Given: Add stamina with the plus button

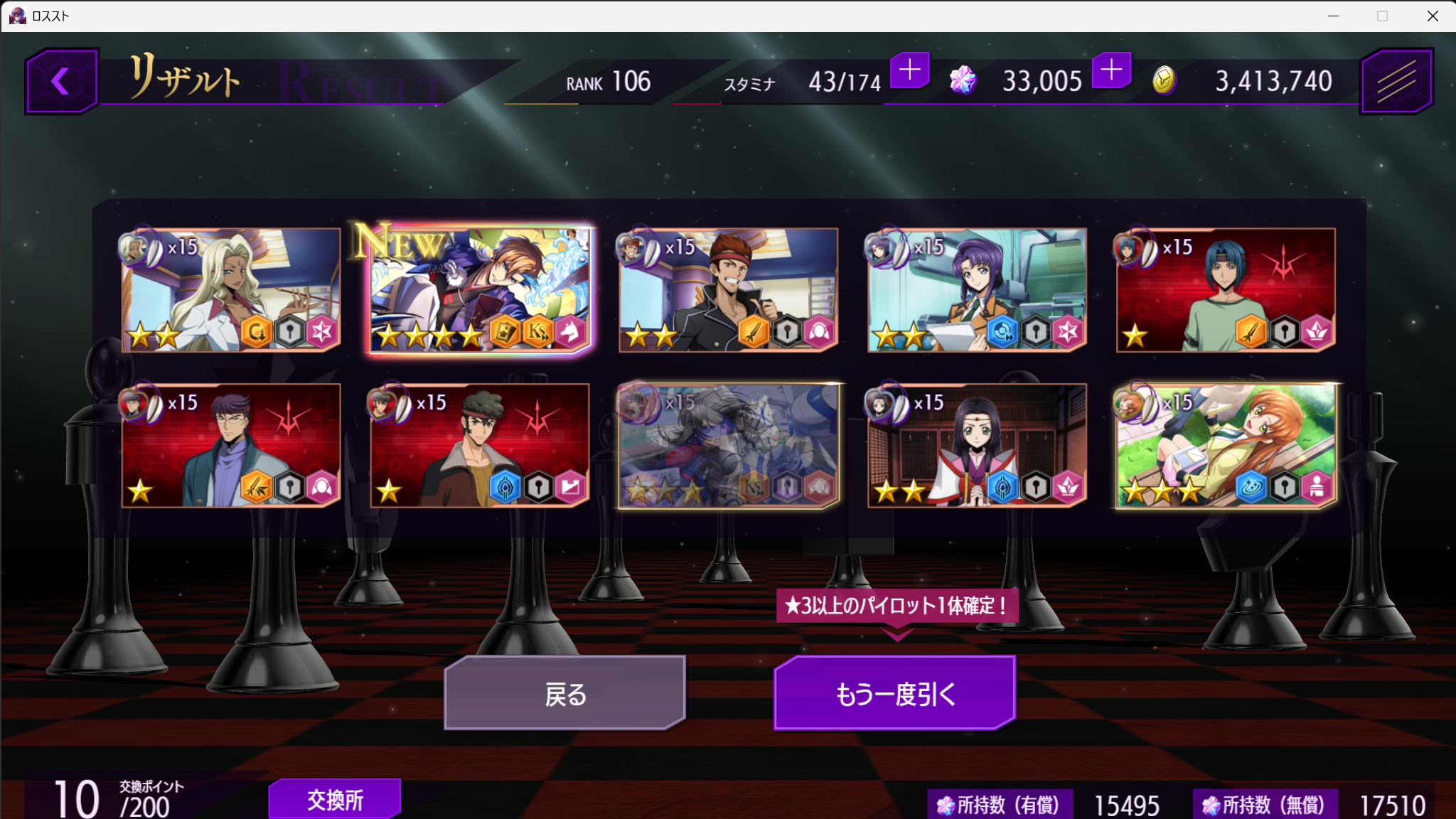Looking at the screenshot, I should point(909,70).
